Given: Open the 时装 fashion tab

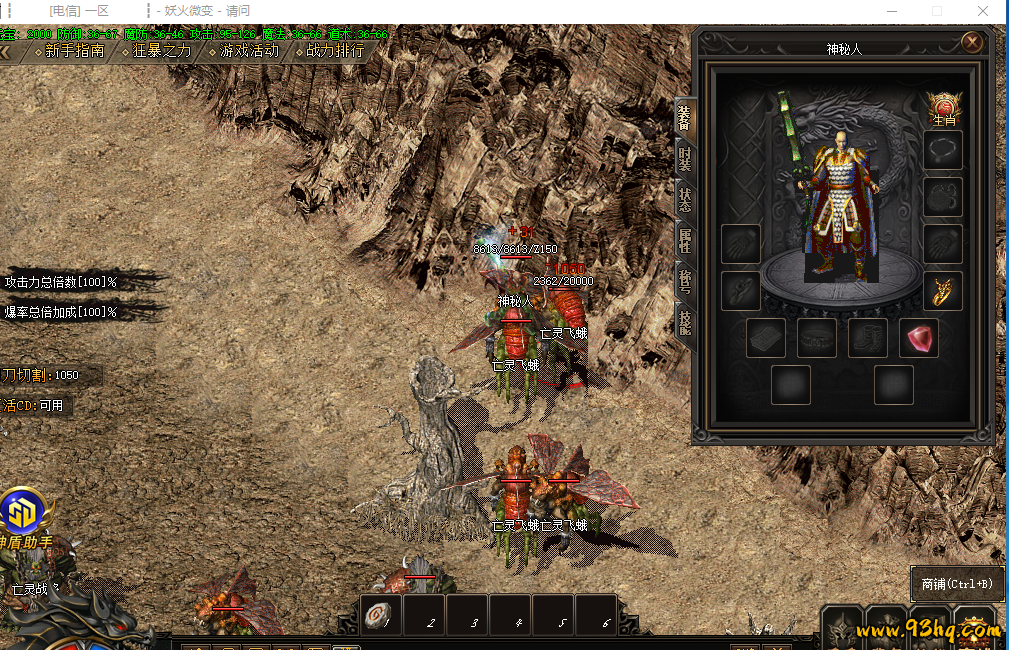Looking at the screenshot, I should pos(684,158).
